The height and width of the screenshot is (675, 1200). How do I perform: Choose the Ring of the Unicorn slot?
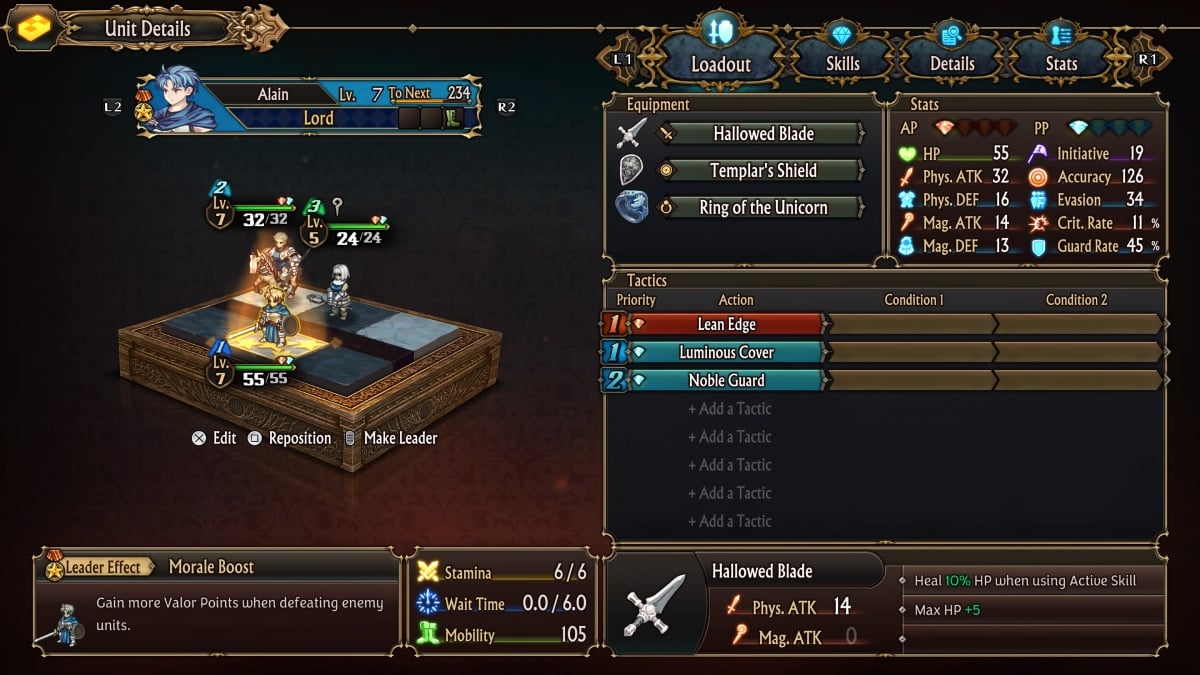click(762, 208)
